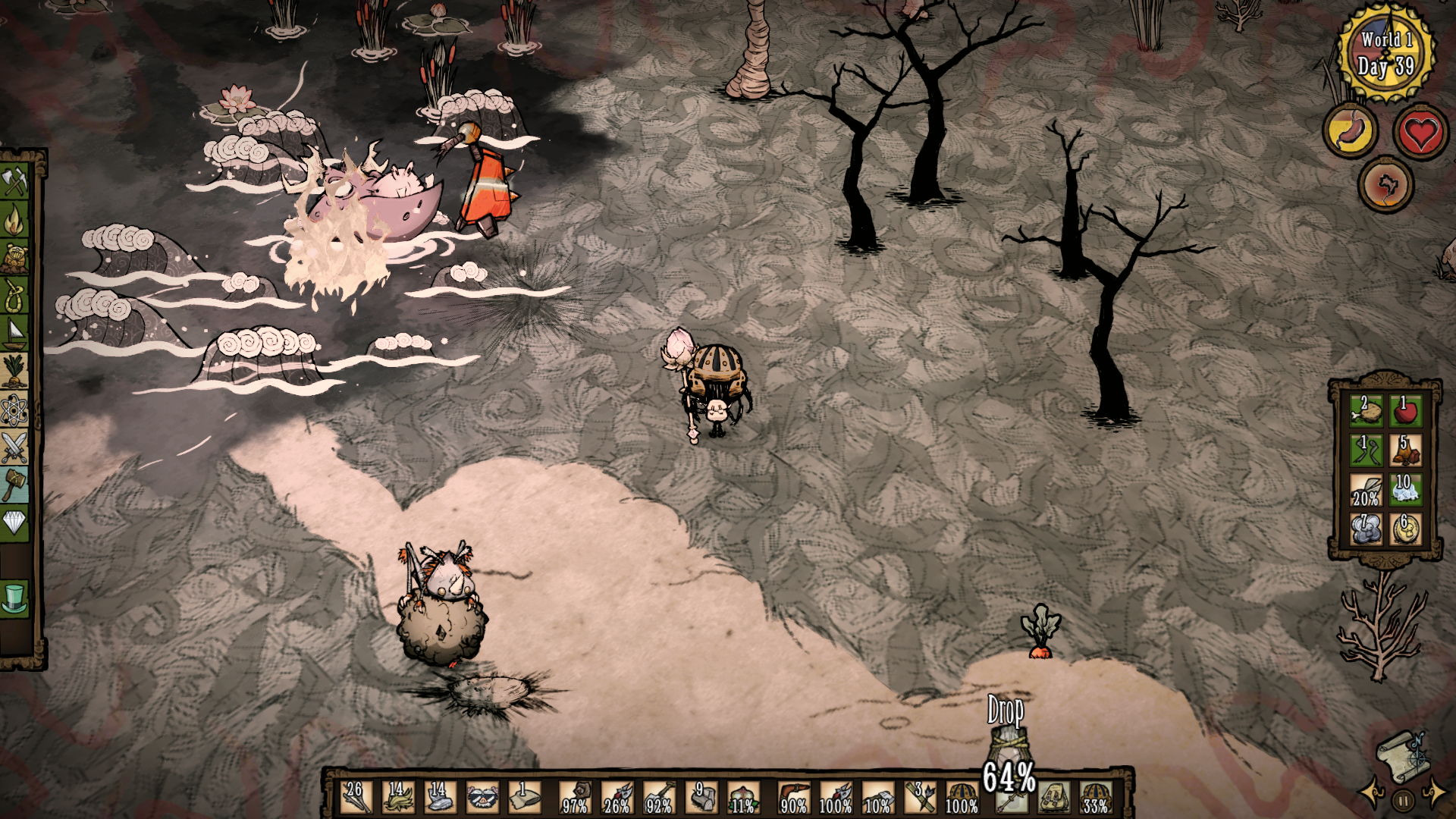This screenshot has width=1456, height=819.
Task: Select the Refine diamond crafting tab
Action: (x=14, y=522)
